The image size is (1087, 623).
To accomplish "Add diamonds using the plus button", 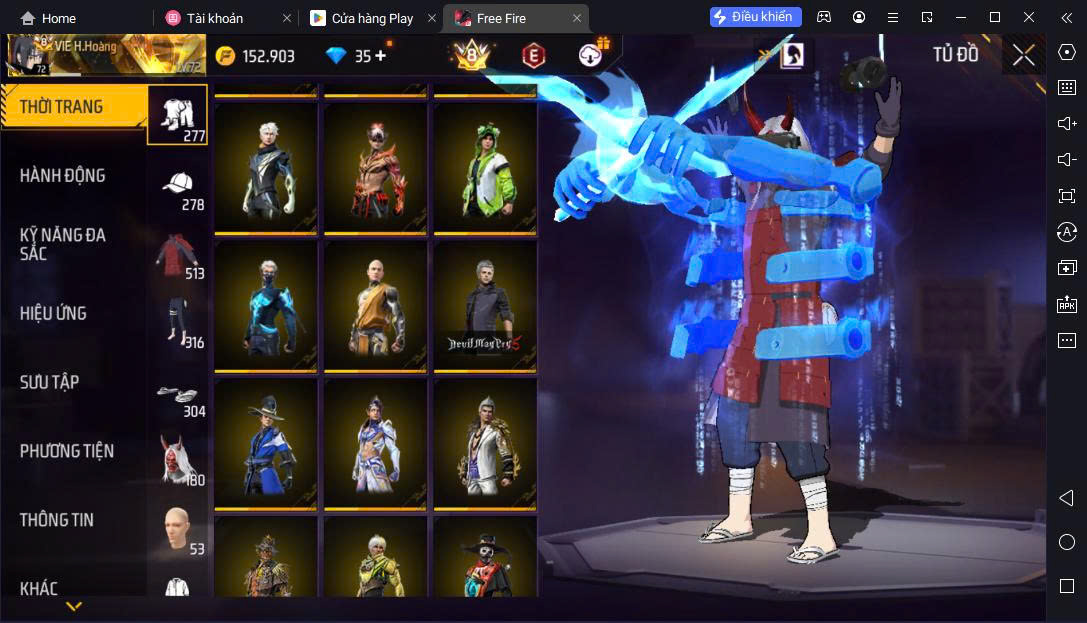I will click(380, 56).
